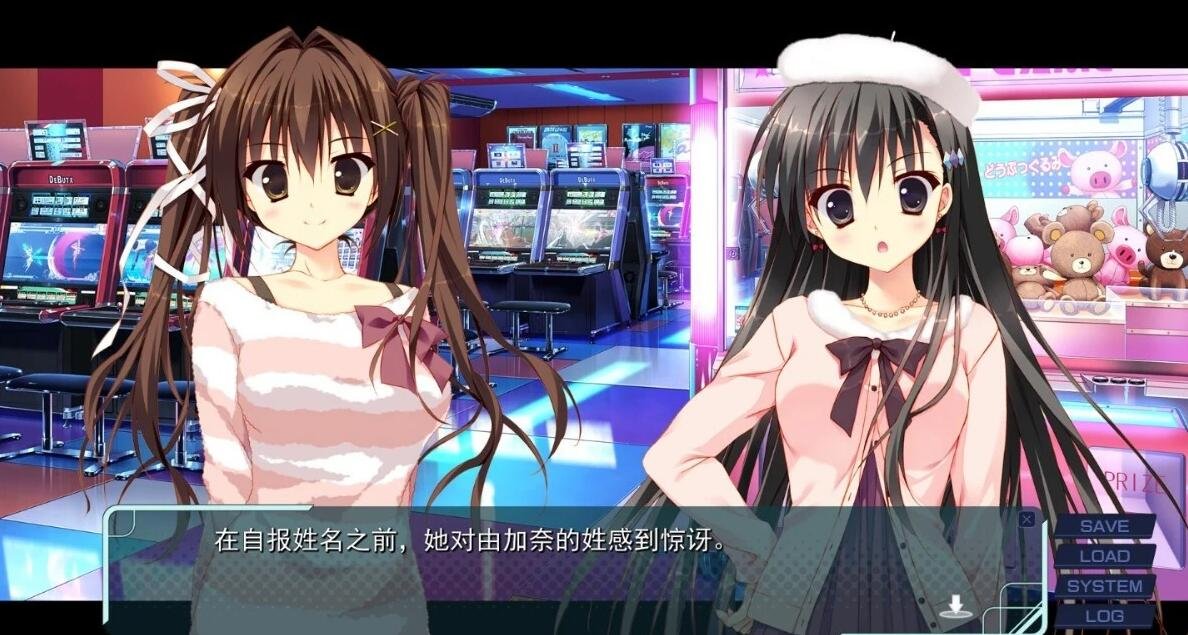
Task: Open the SYSTEM settings
Action: point(1104,586)
